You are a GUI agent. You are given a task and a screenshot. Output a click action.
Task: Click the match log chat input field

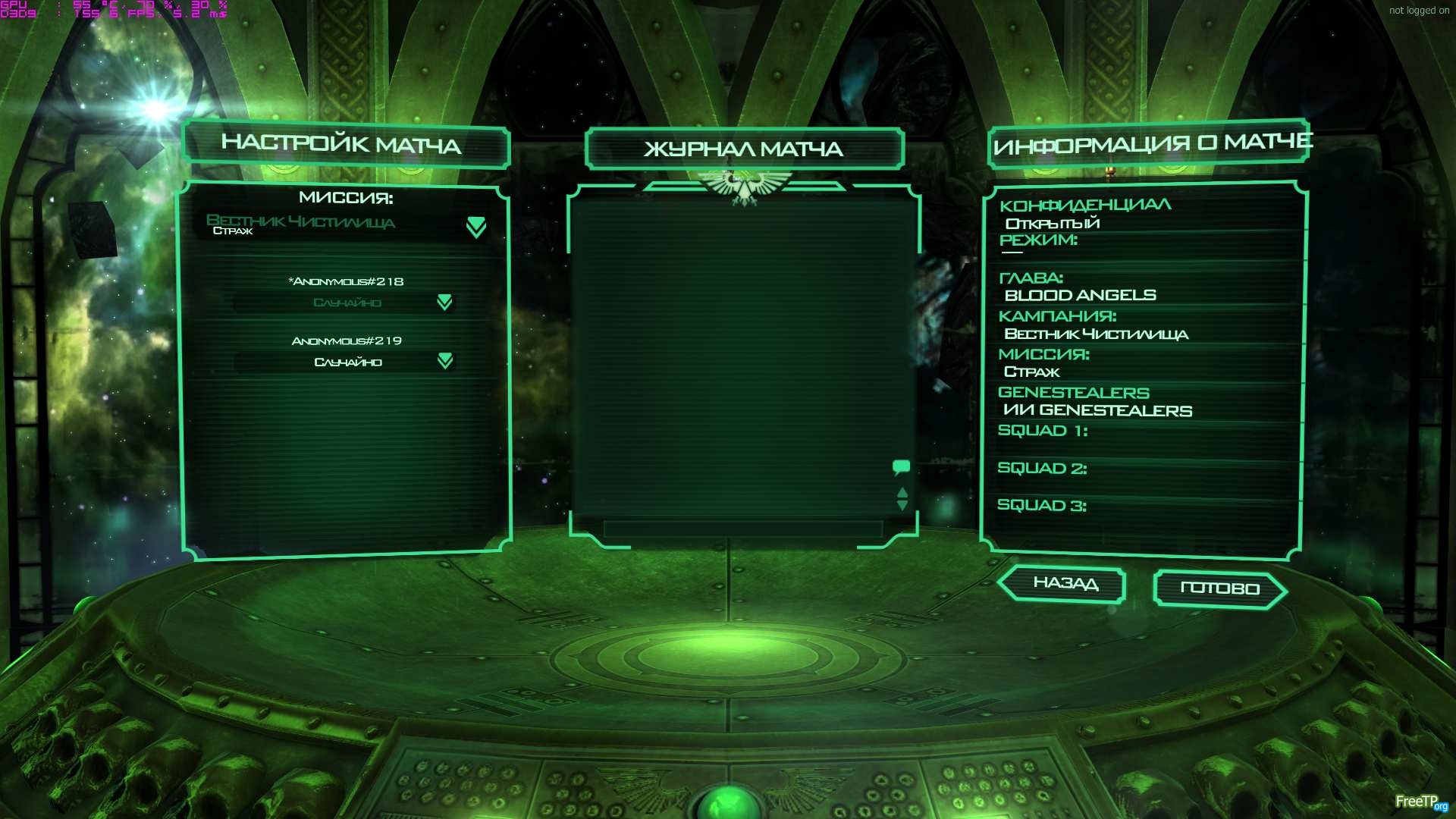pos(742,529)
